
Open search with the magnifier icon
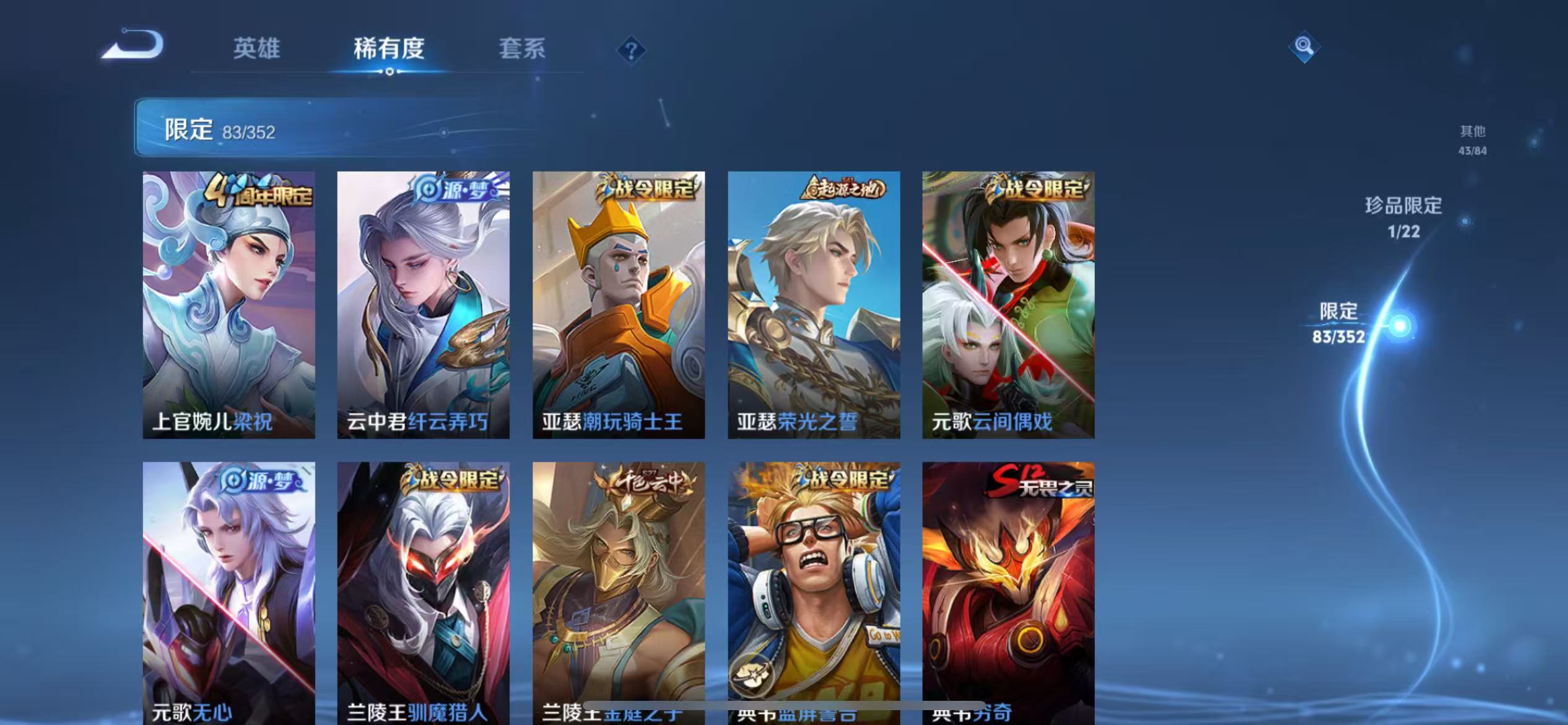(x=1305, y=46)
